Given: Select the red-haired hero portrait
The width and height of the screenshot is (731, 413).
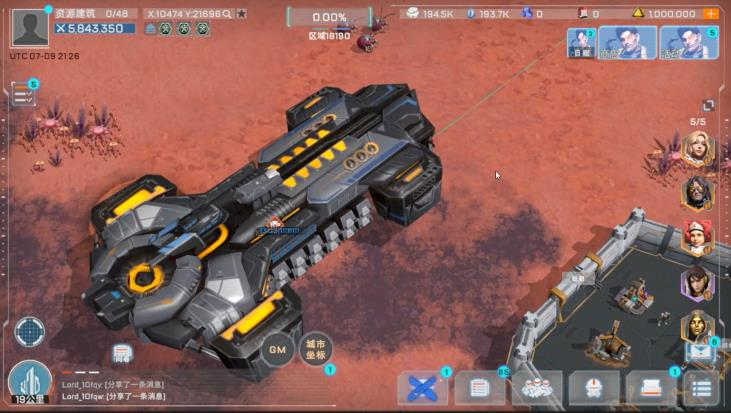Looking at the screenshot, I should (696, 237).
